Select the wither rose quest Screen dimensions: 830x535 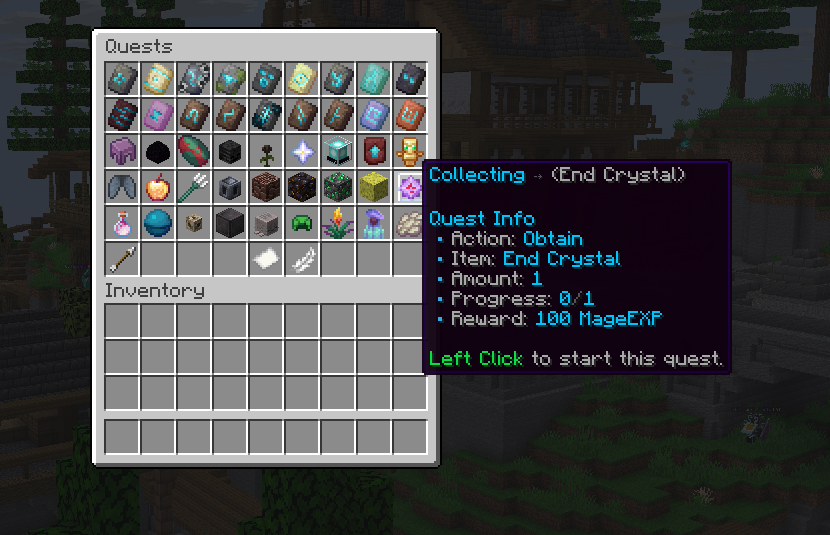266,150
